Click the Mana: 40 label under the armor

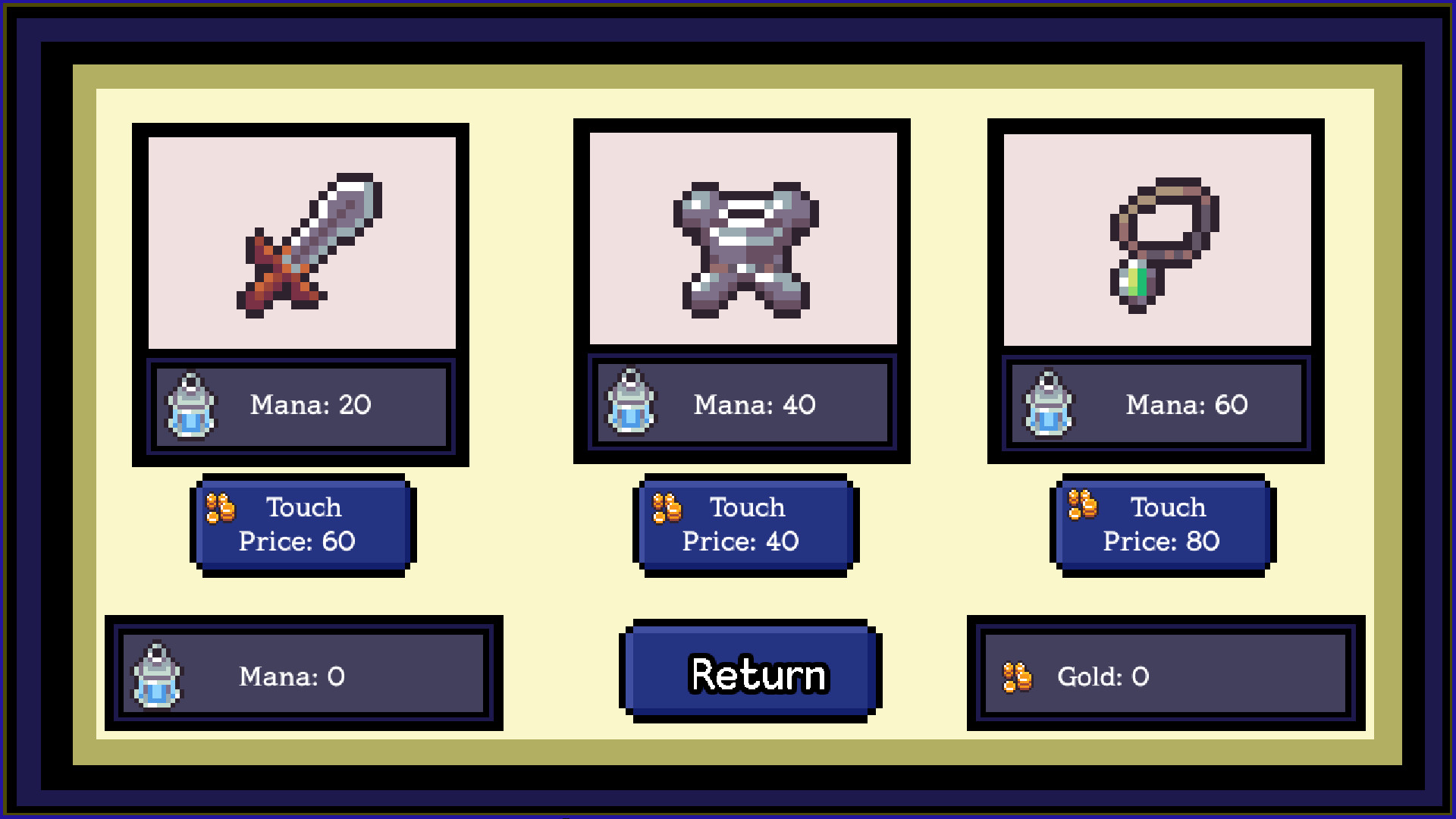coord(752,406)
